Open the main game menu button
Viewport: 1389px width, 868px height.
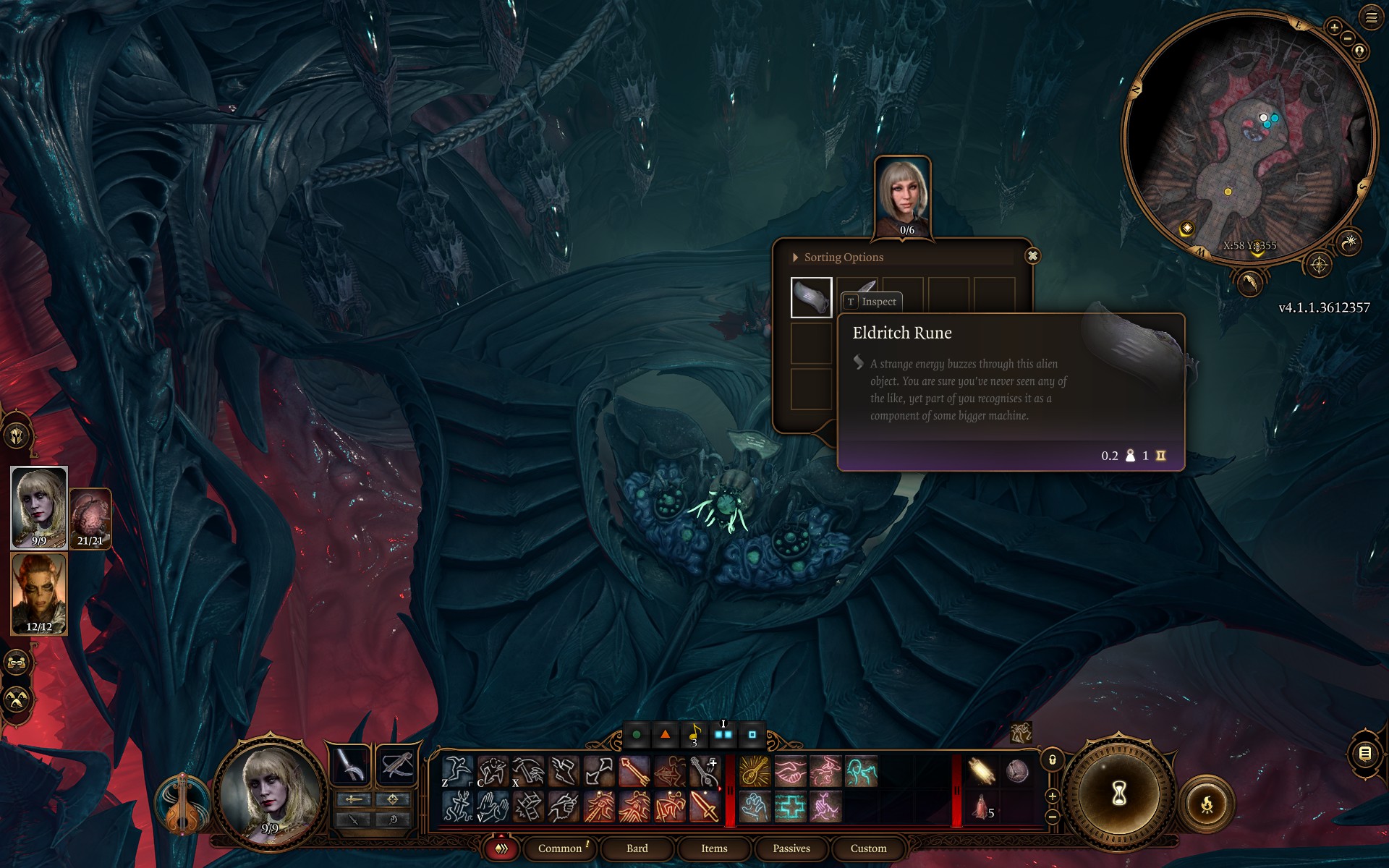point(1371,17)
